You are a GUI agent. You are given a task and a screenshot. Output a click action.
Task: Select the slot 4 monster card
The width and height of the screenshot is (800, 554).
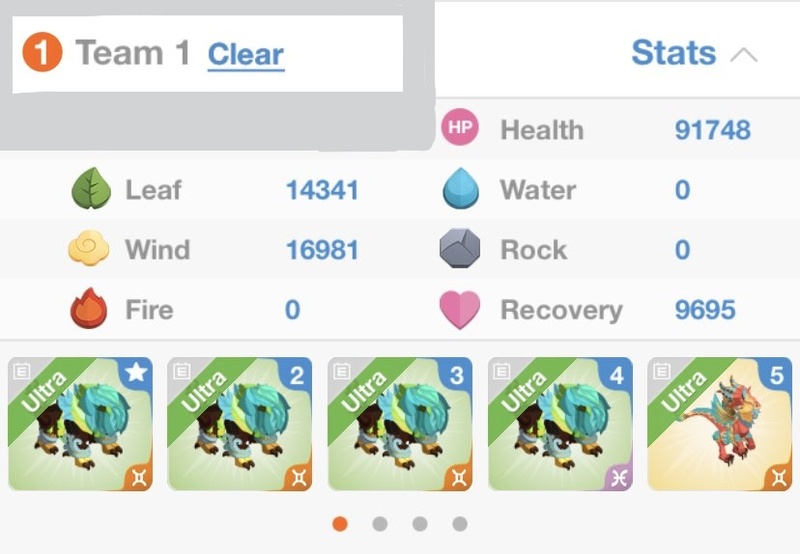tap(560, 424)
